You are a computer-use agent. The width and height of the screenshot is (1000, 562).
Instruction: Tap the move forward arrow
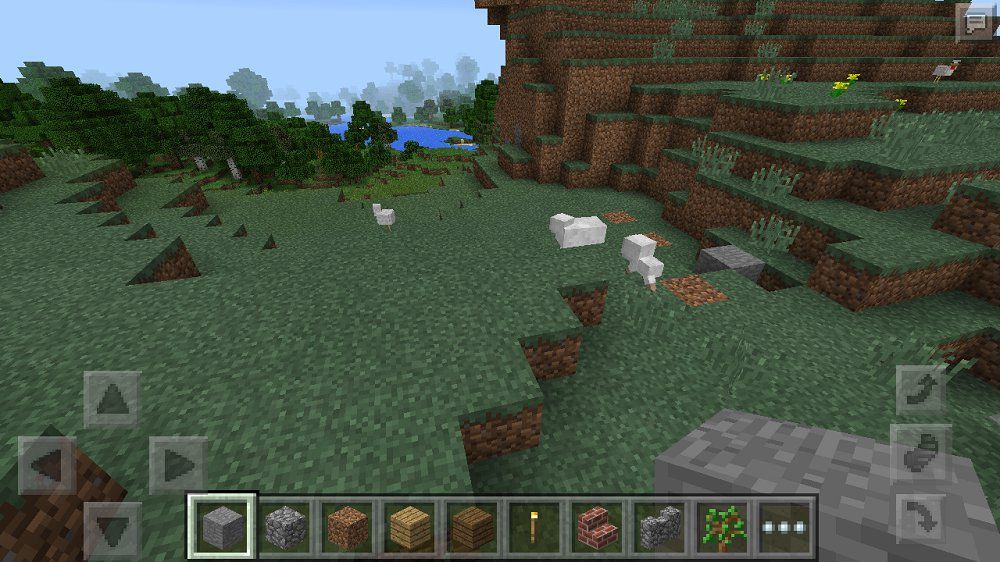click(x=112, y=400)
